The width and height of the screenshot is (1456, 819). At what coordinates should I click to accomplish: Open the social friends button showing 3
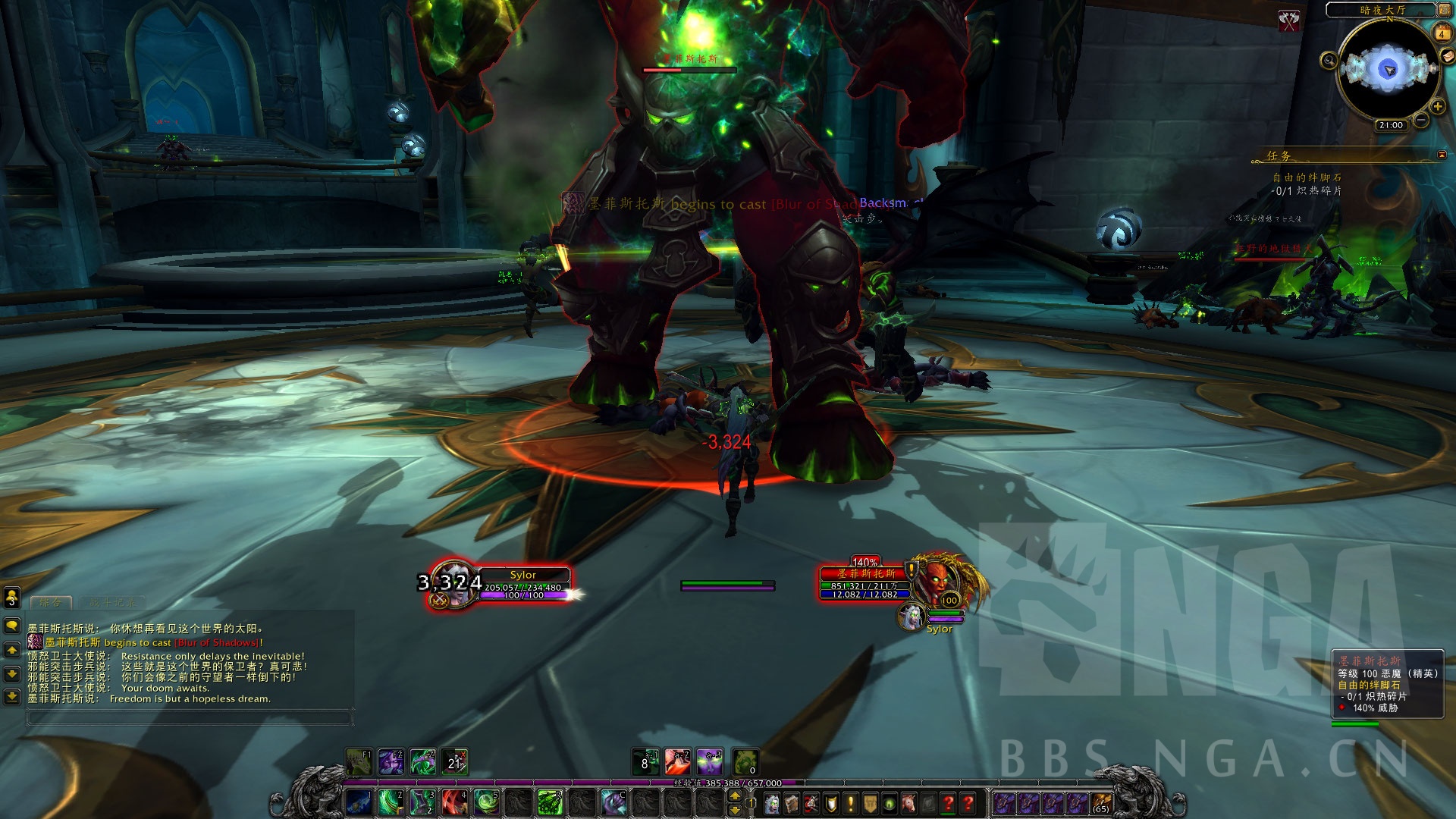[11, 598]
